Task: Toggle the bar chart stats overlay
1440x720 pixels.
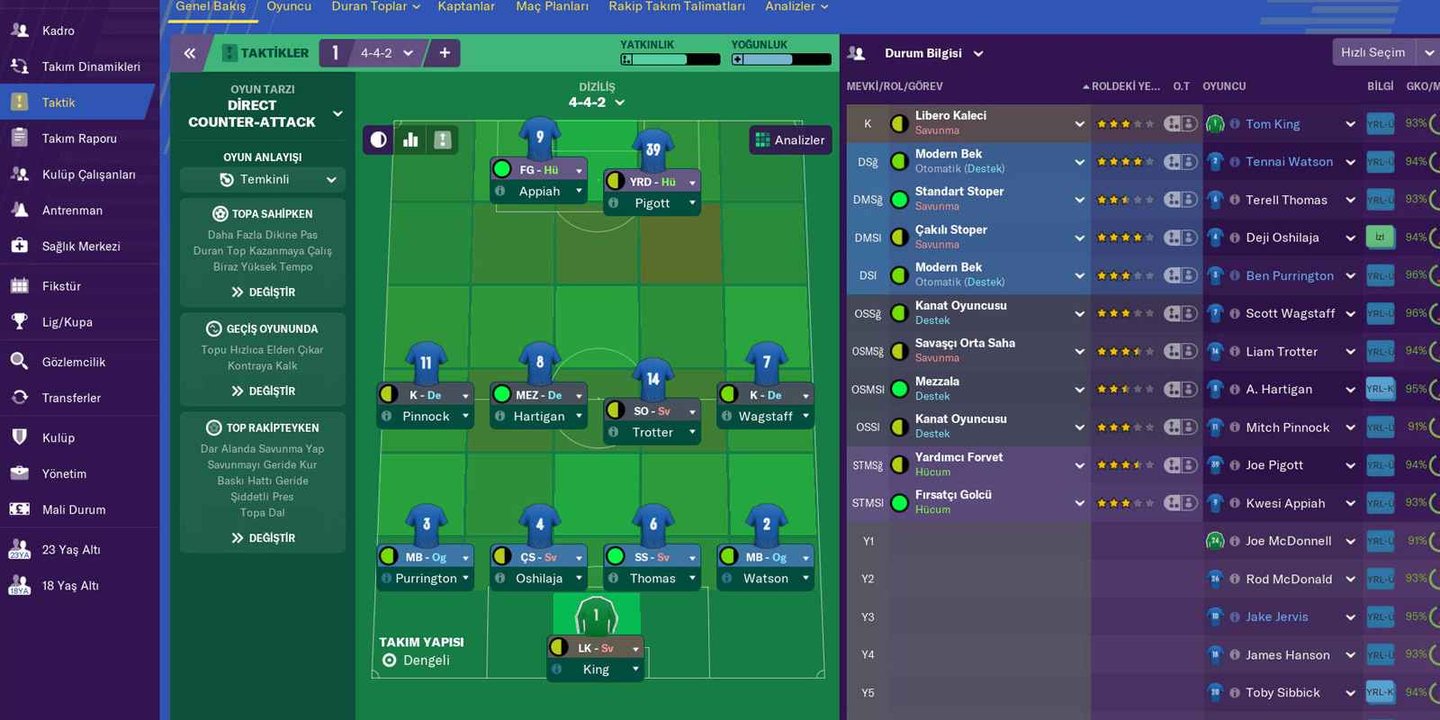Action: pyautogui.click(x=410, y=139)
